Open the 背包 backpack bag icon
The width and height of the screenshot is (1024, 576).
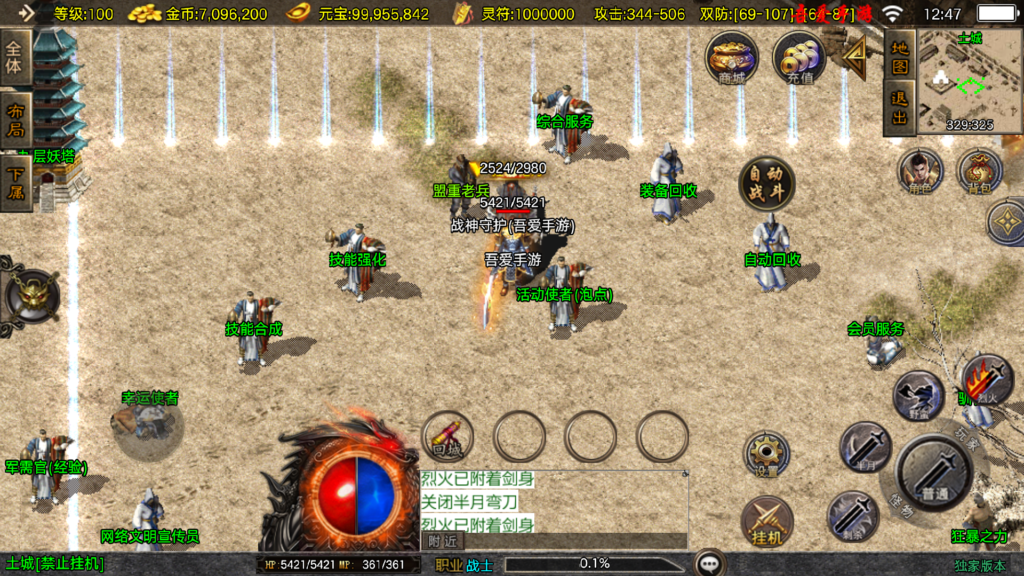click(x=980, y=172)
